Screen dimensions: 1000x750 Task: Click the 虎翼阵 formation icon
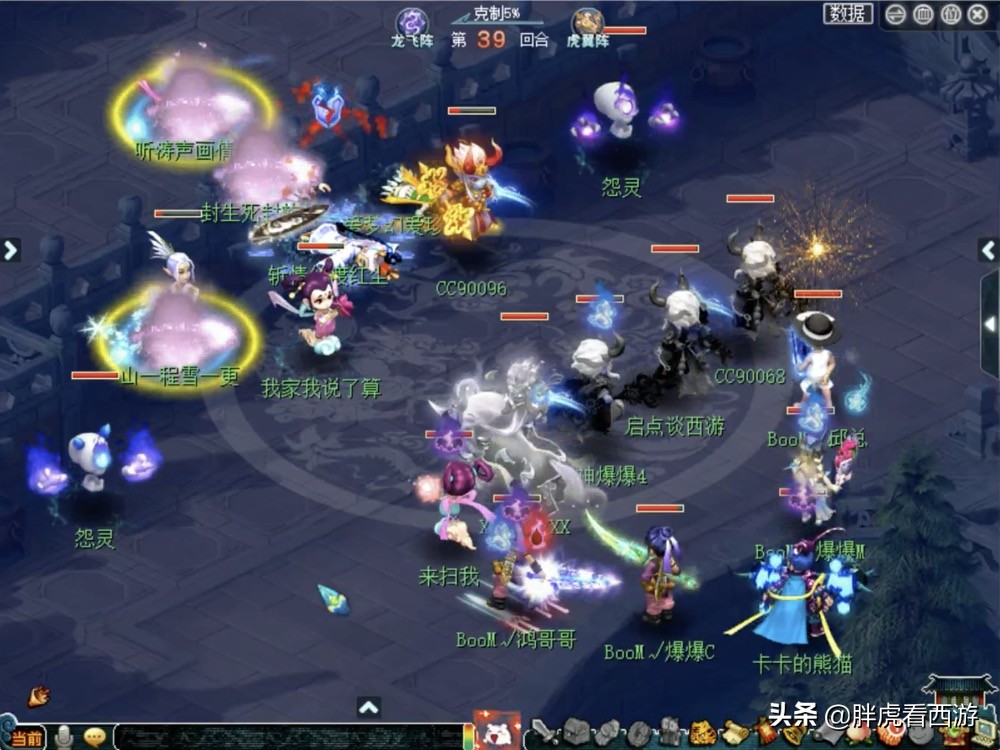[x=587, y=22]
